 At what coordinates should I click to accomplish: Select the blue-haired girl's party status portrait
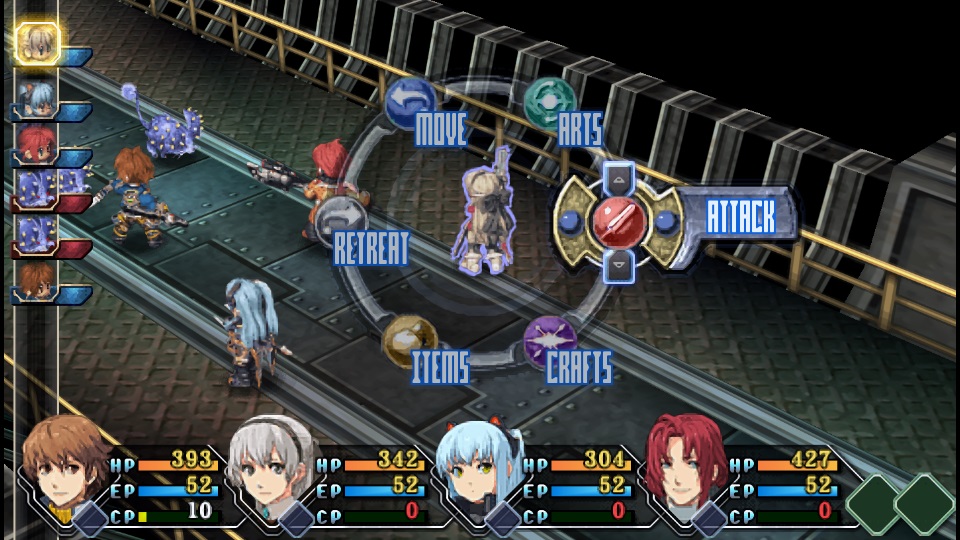click(x=479, y=470)
